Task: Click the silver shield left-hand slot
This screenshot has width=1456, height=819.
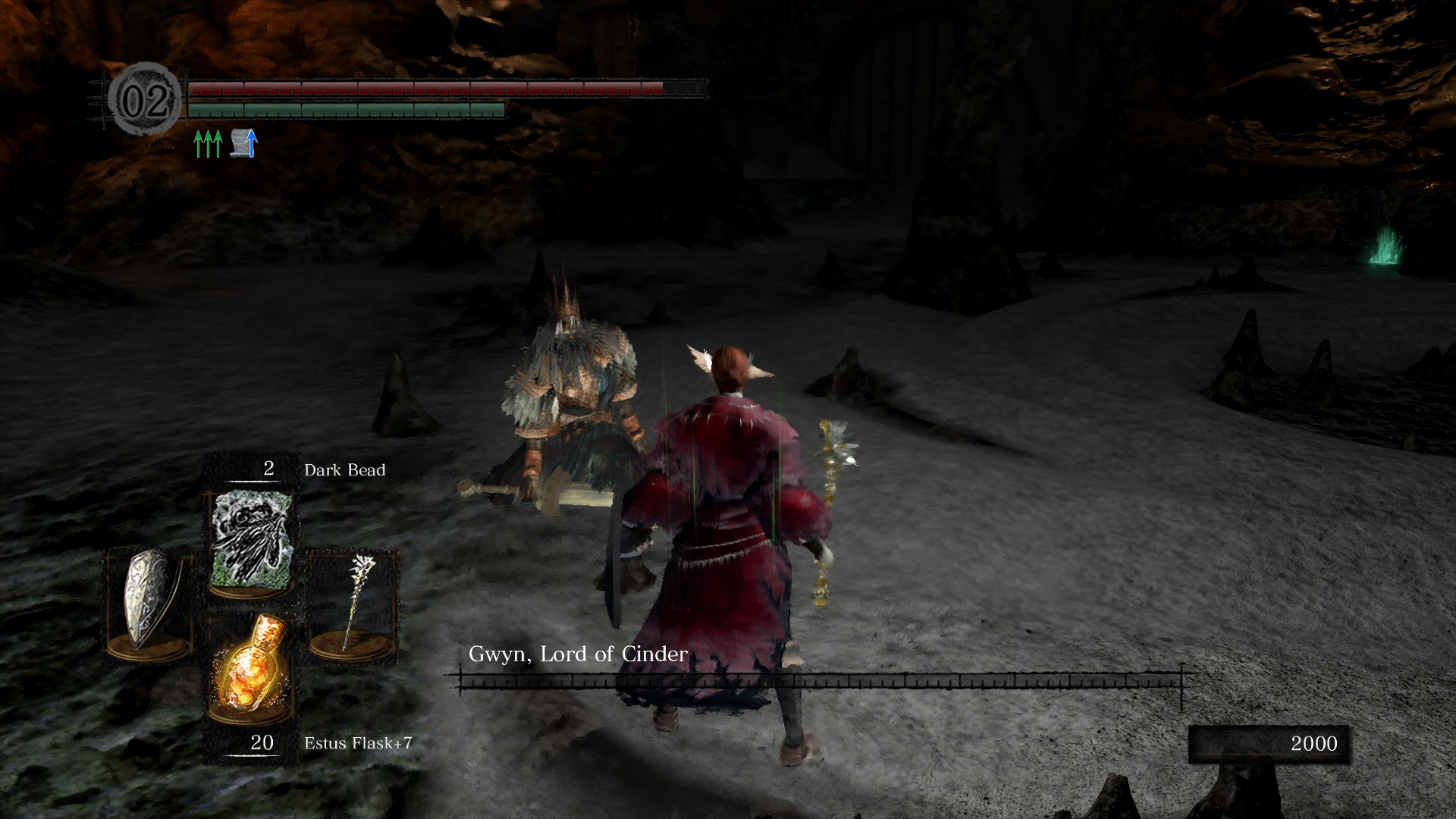Action: coord(149,601)
